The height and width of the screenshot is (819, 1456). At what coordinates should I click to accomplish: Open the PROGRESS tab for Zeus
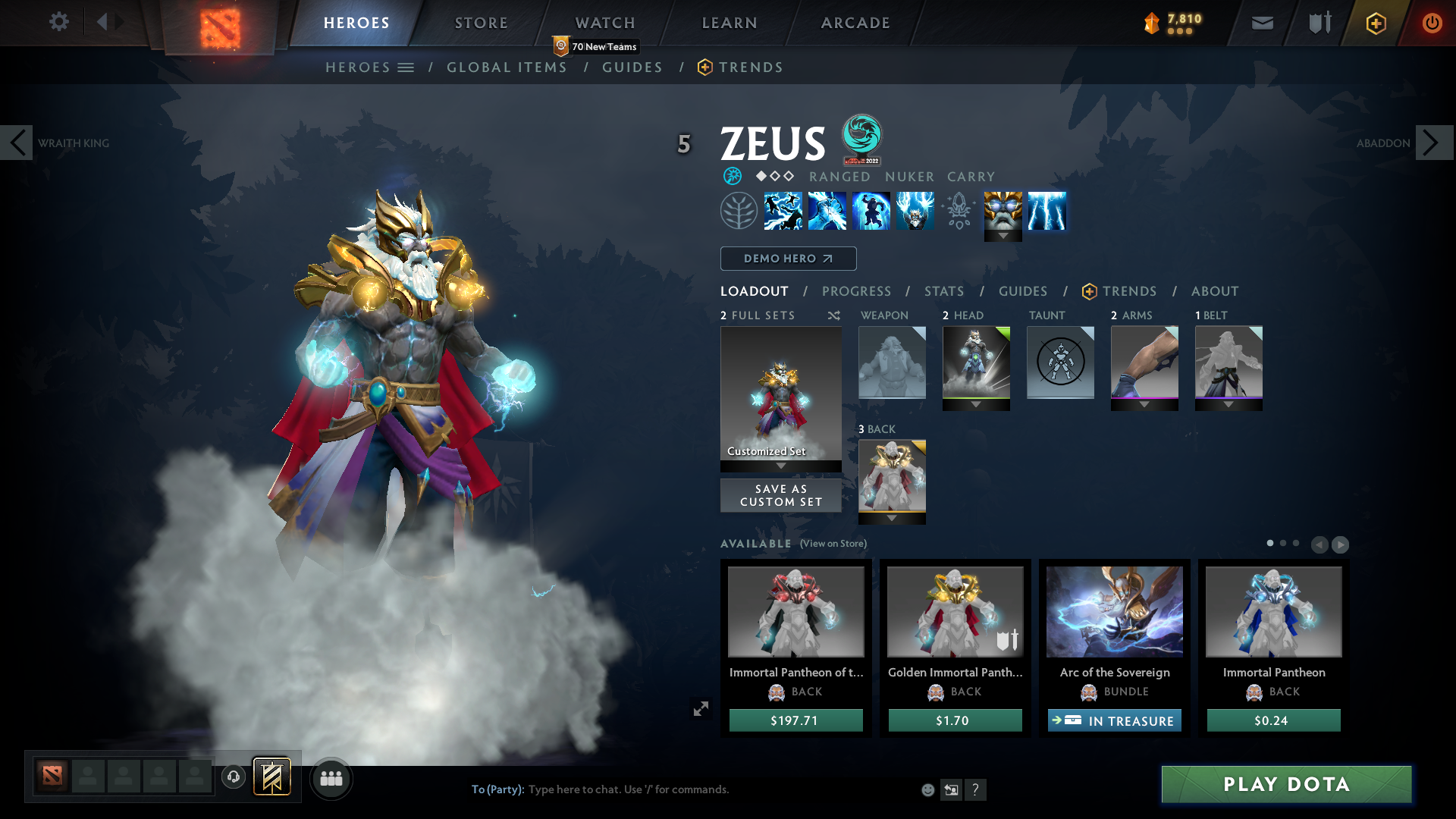[x=857, y=291]
